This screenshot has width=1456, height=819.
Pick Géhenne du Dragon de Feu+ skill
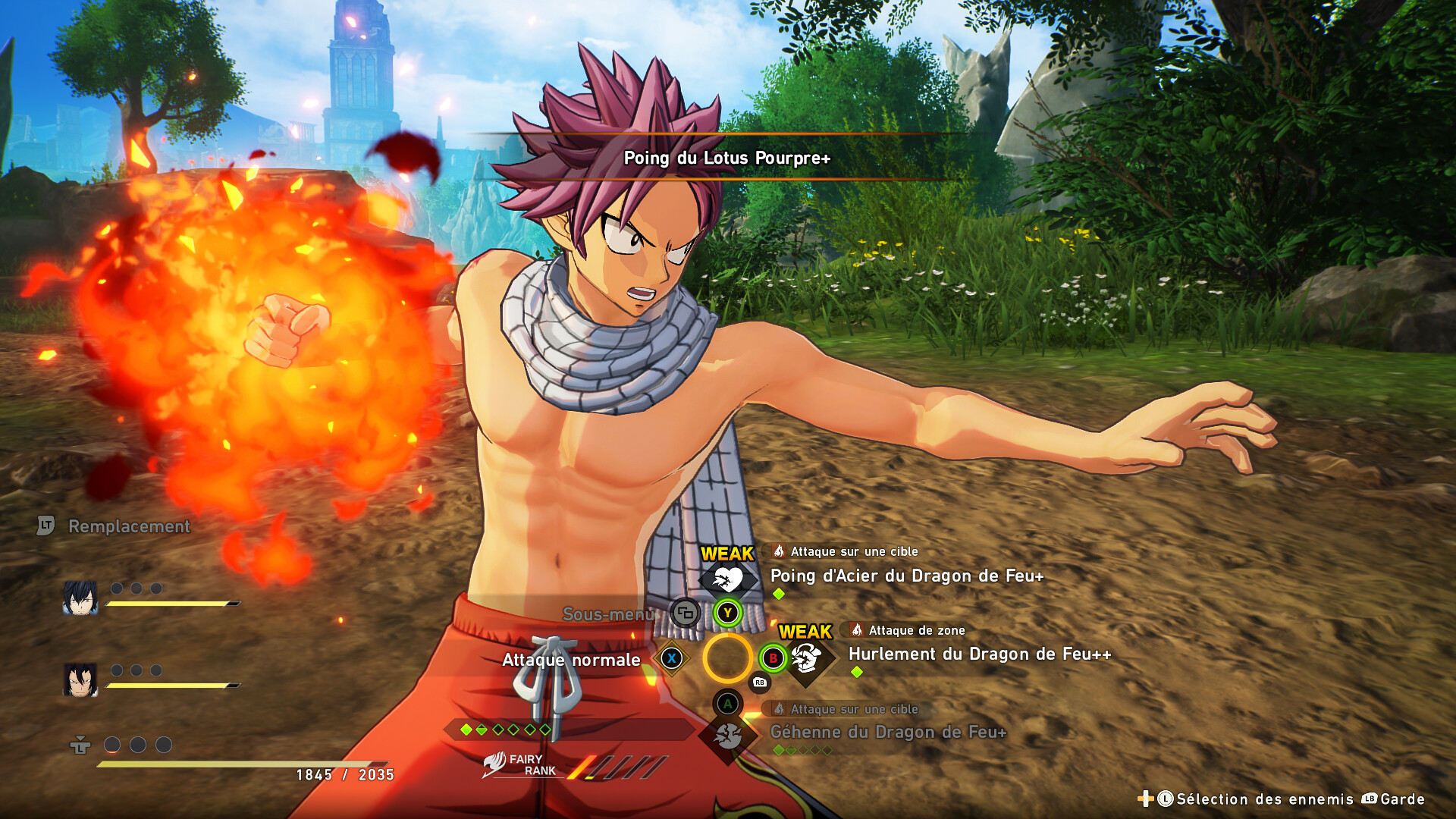tap(888, 733)
